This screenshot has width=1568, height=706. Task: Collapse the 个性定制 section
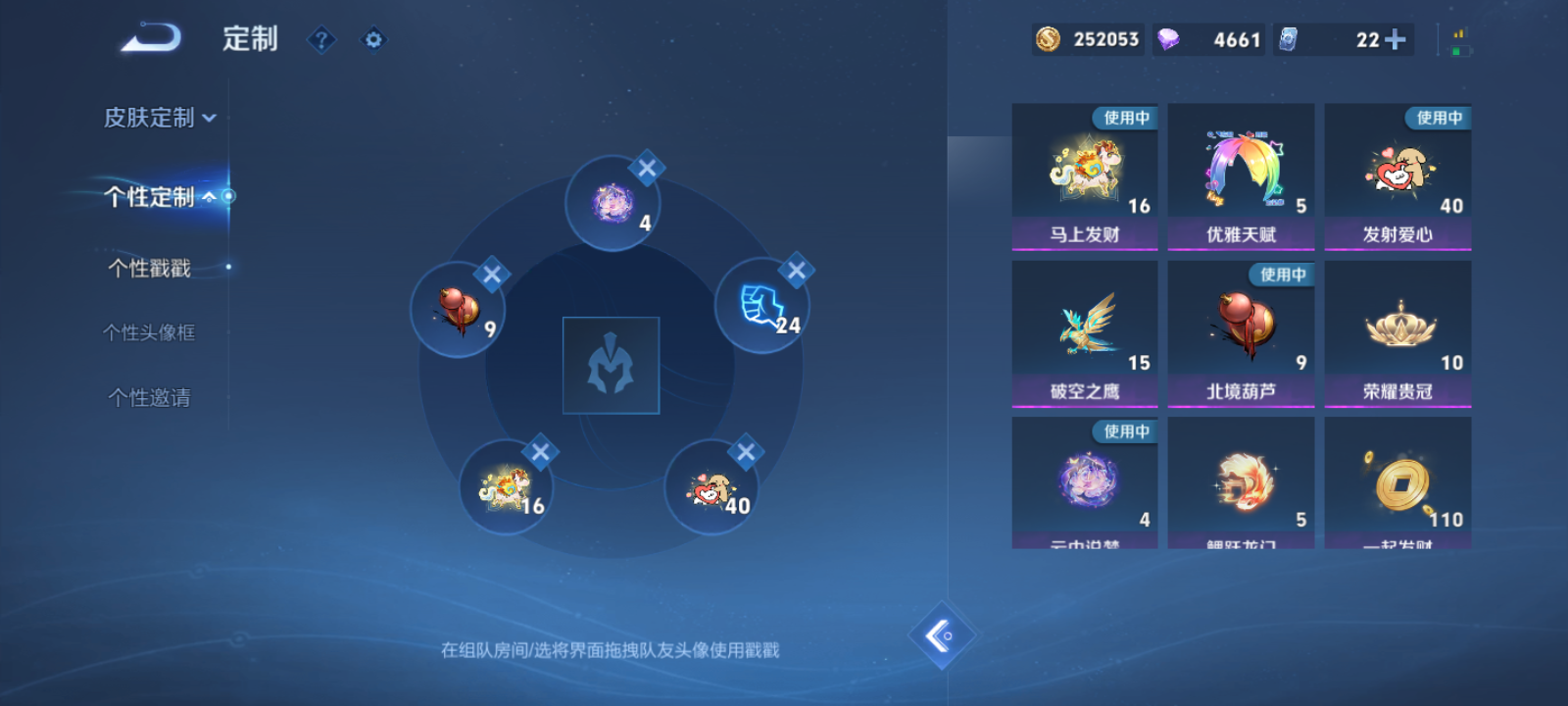click(x=157, y=195)
